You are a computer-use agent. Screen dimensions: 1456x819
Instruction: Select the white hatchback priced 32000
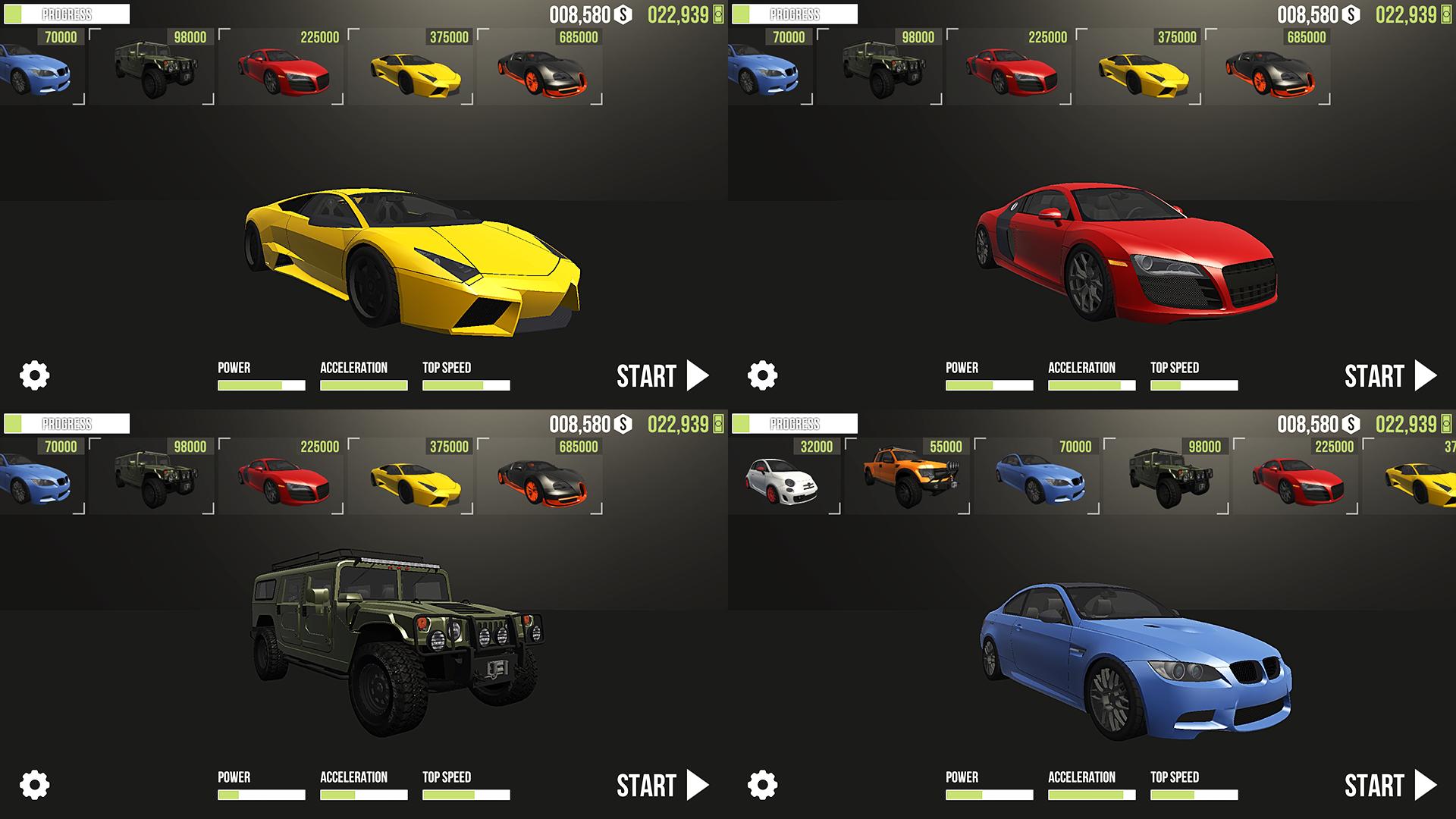coord(784,478)
